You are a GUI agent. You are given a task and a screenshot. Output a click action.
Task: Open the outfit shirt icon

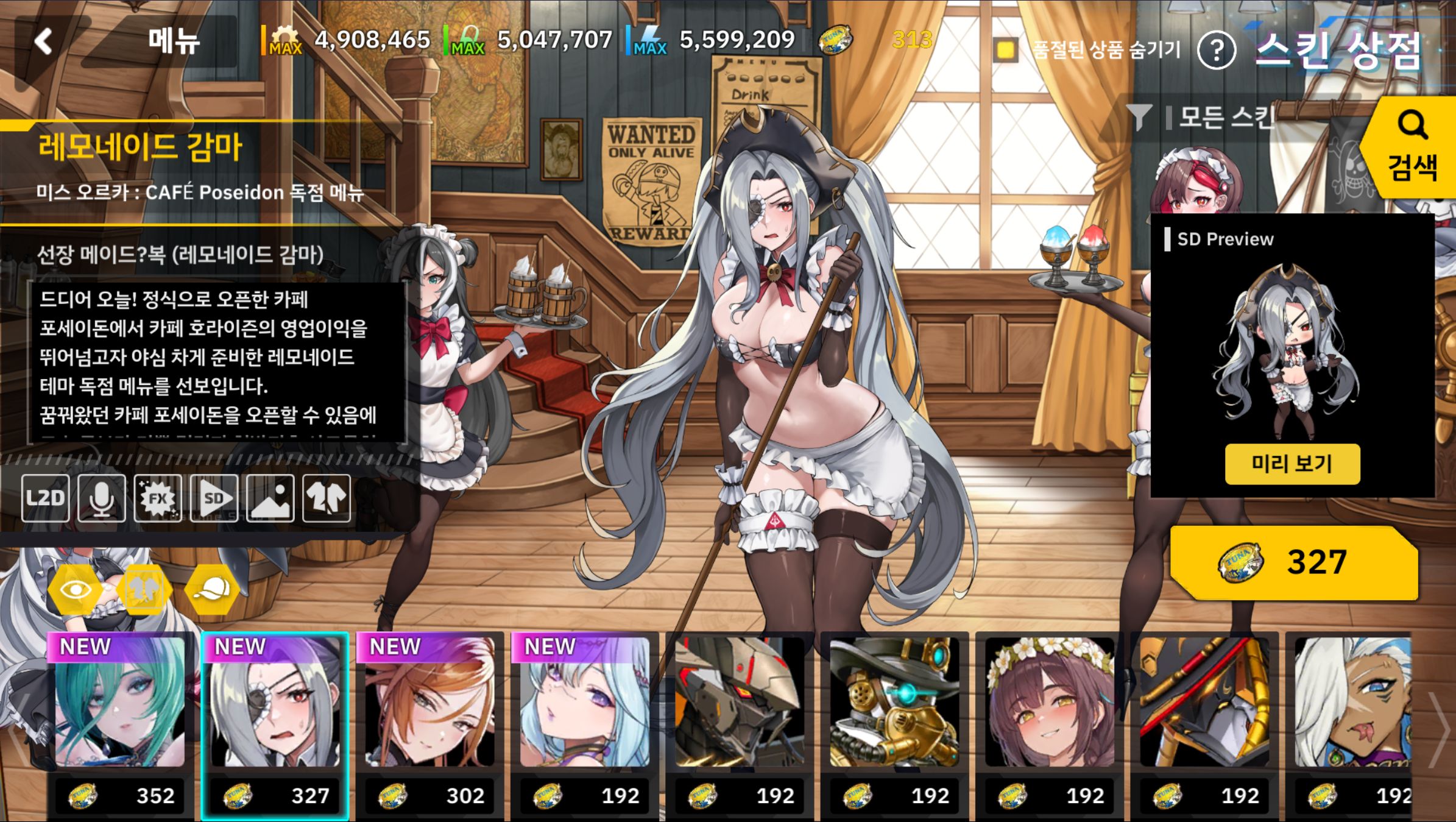click(327, 498)
